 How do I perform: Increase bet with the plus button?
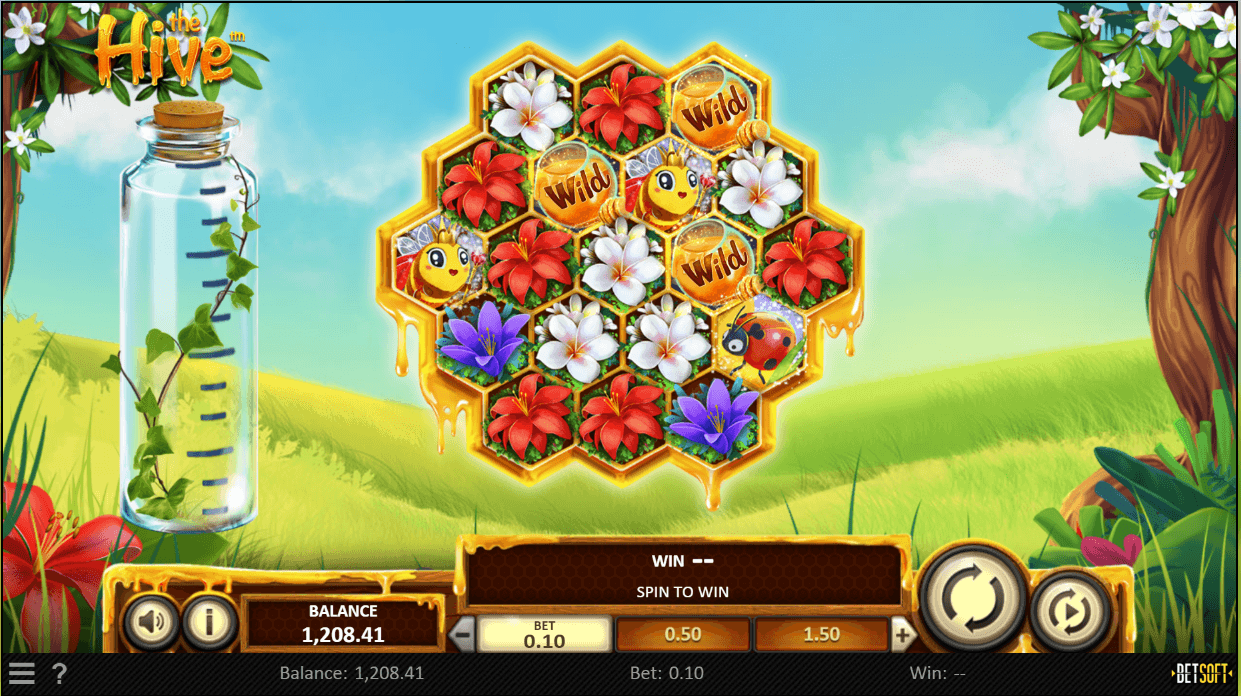coord(902,634)
